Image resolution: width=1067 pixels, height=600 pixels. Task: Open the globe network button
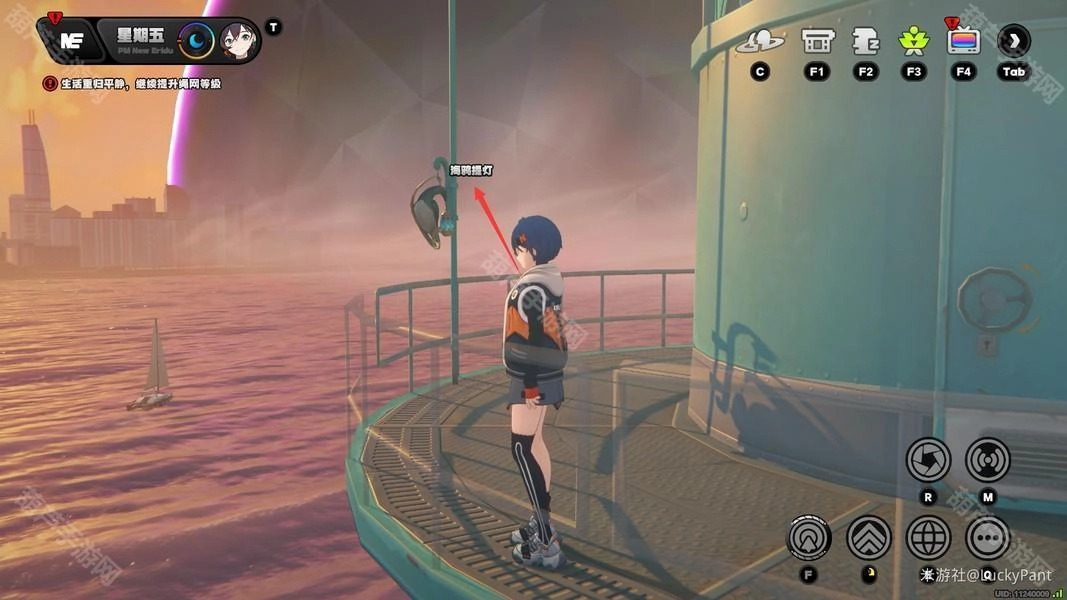[x=928, y=538]
